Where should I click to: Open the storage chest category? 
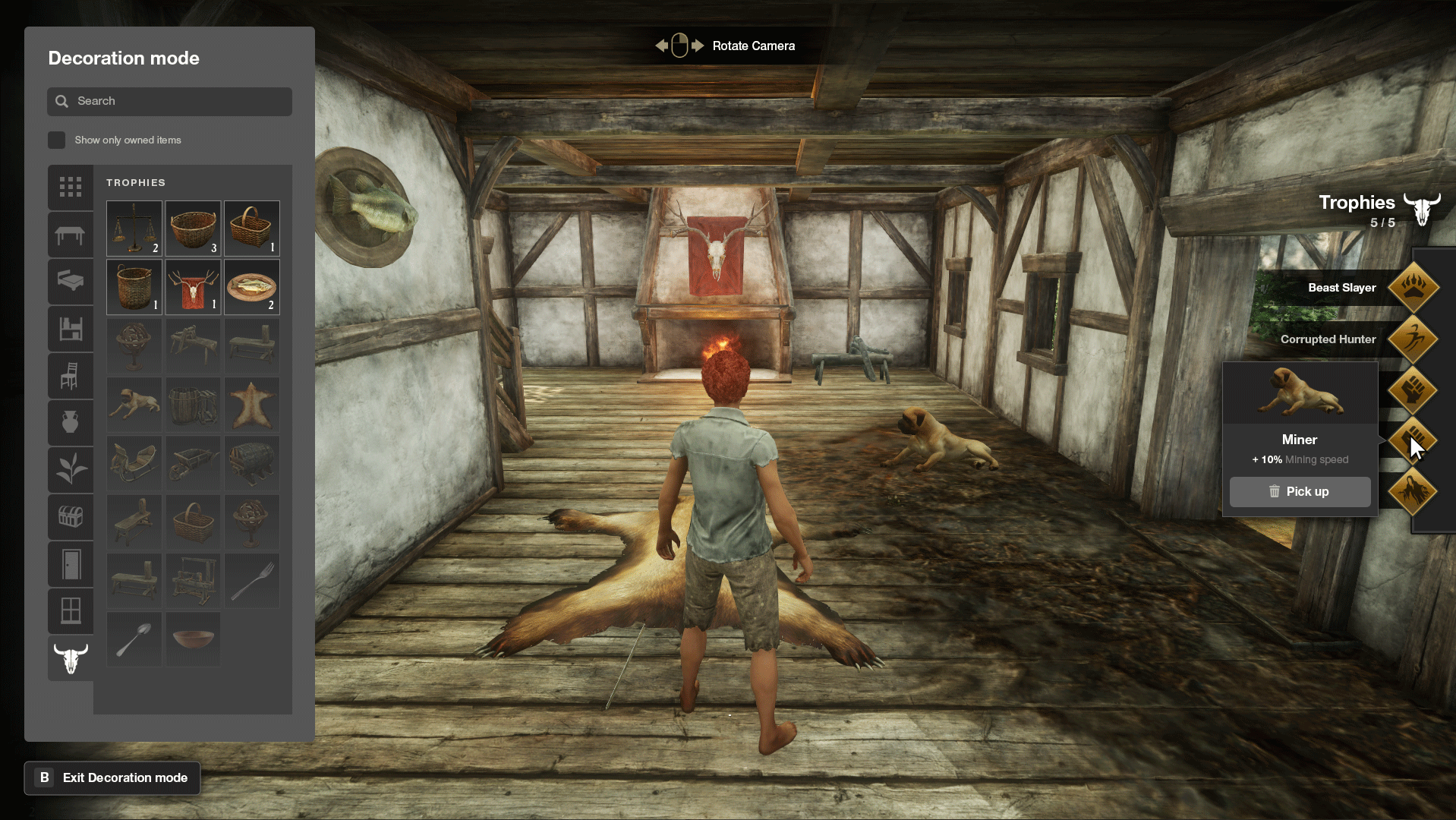(71, 517)
